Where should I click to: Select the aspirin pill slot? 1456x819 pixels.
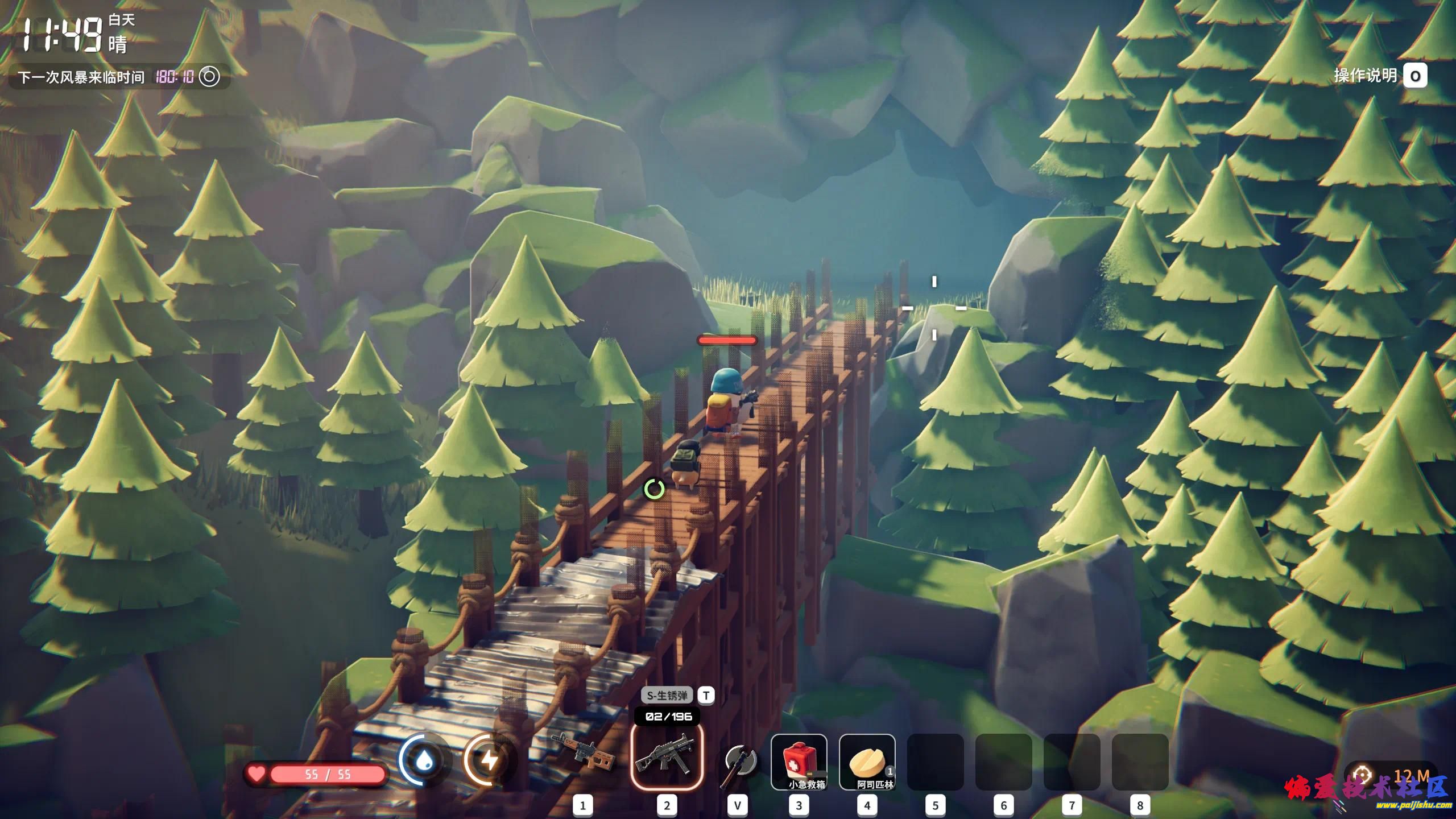point(867,762)
